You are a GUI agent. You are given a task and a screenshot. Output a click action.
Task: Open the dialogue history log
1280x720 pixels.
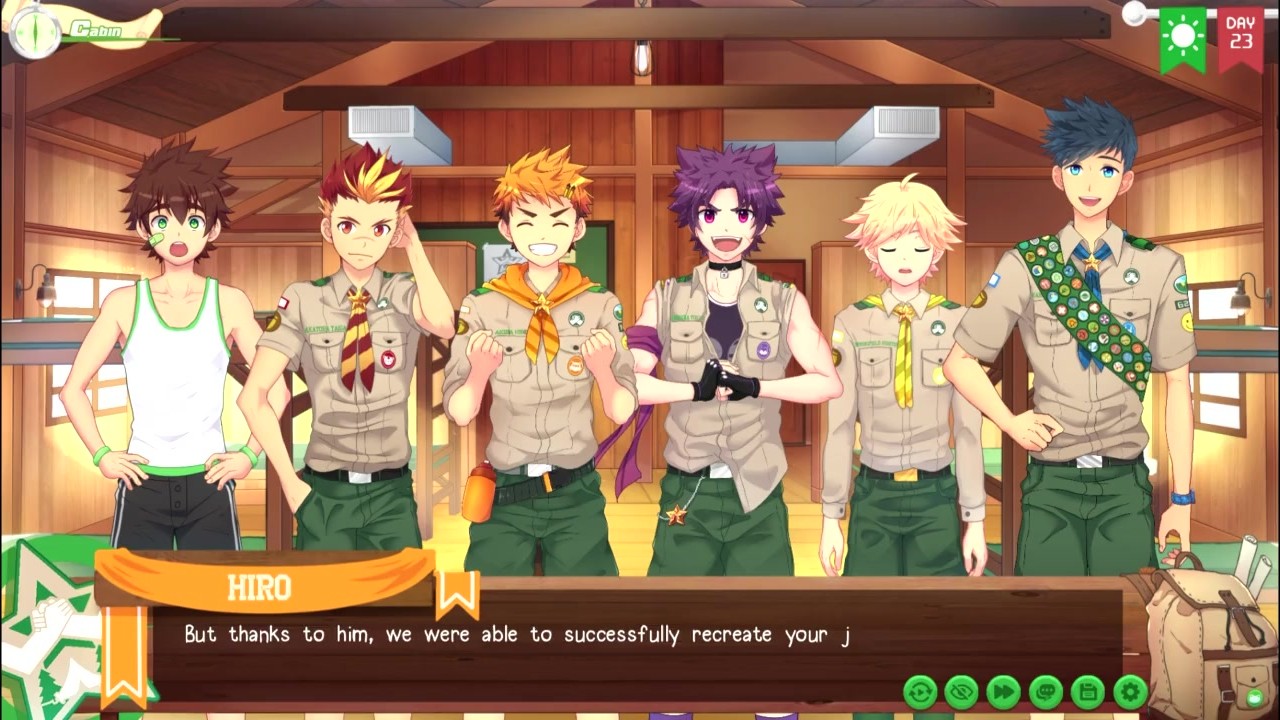1046,691
